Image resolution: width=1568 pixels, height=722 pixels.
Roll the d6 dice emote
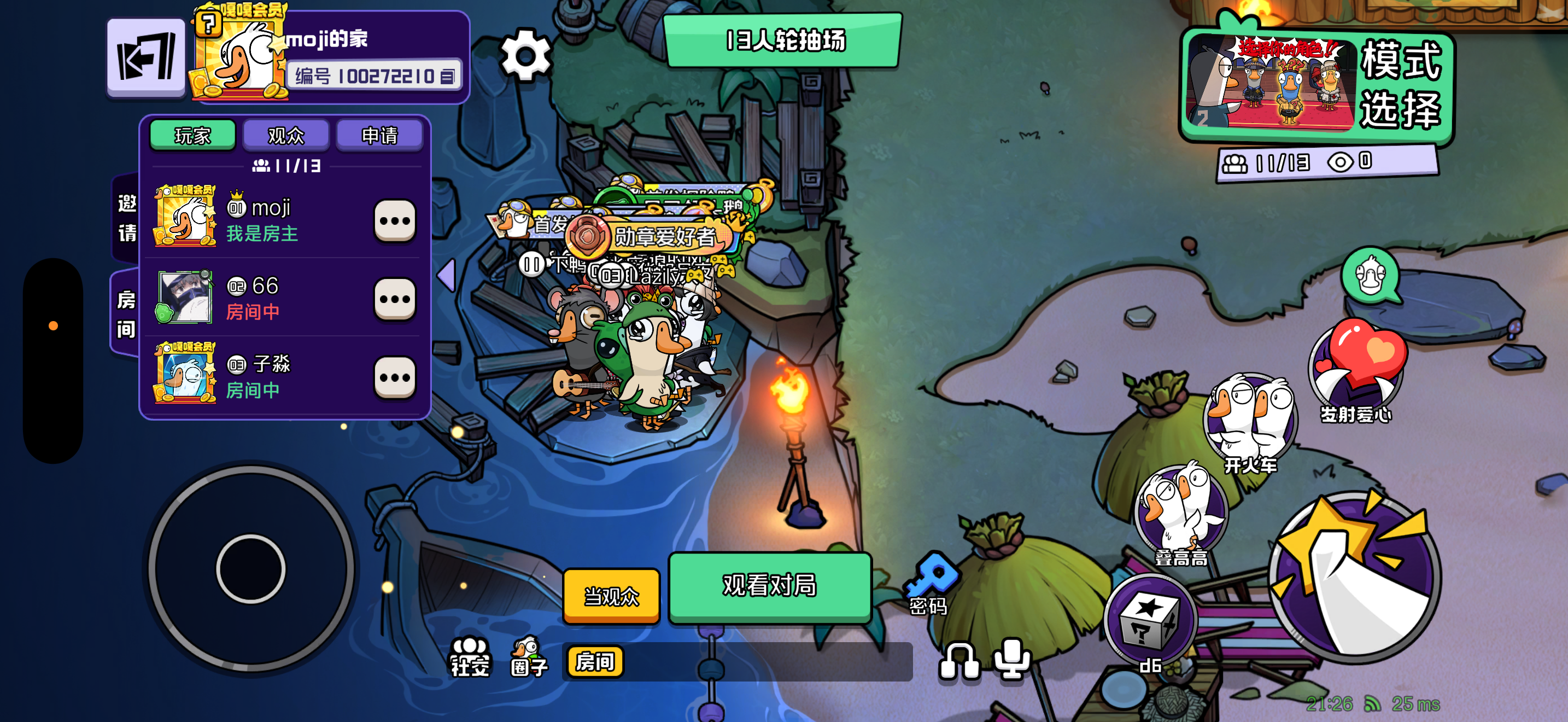coord(1150,621)
